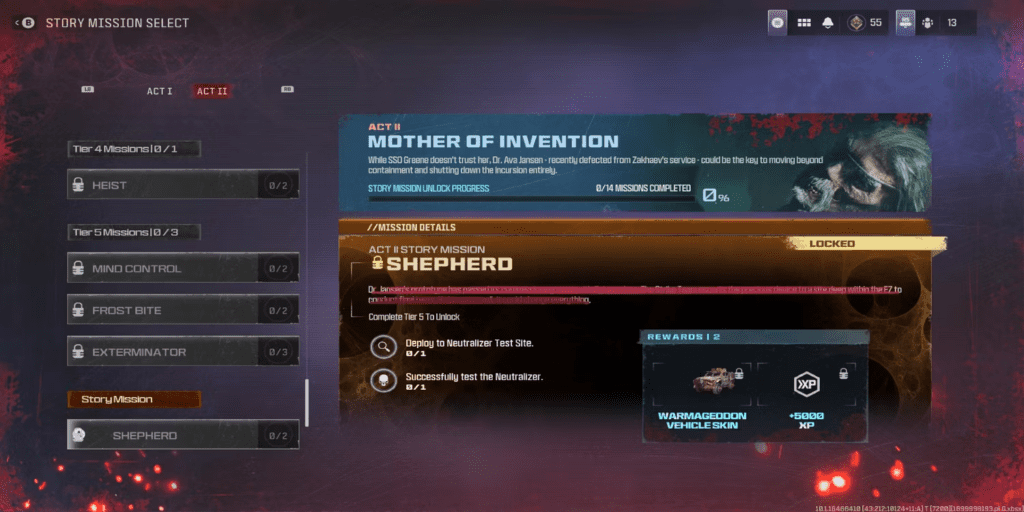The image size is (1024, 512).
Task: Click the player rank emblem
Action: (x=856, y=23)
